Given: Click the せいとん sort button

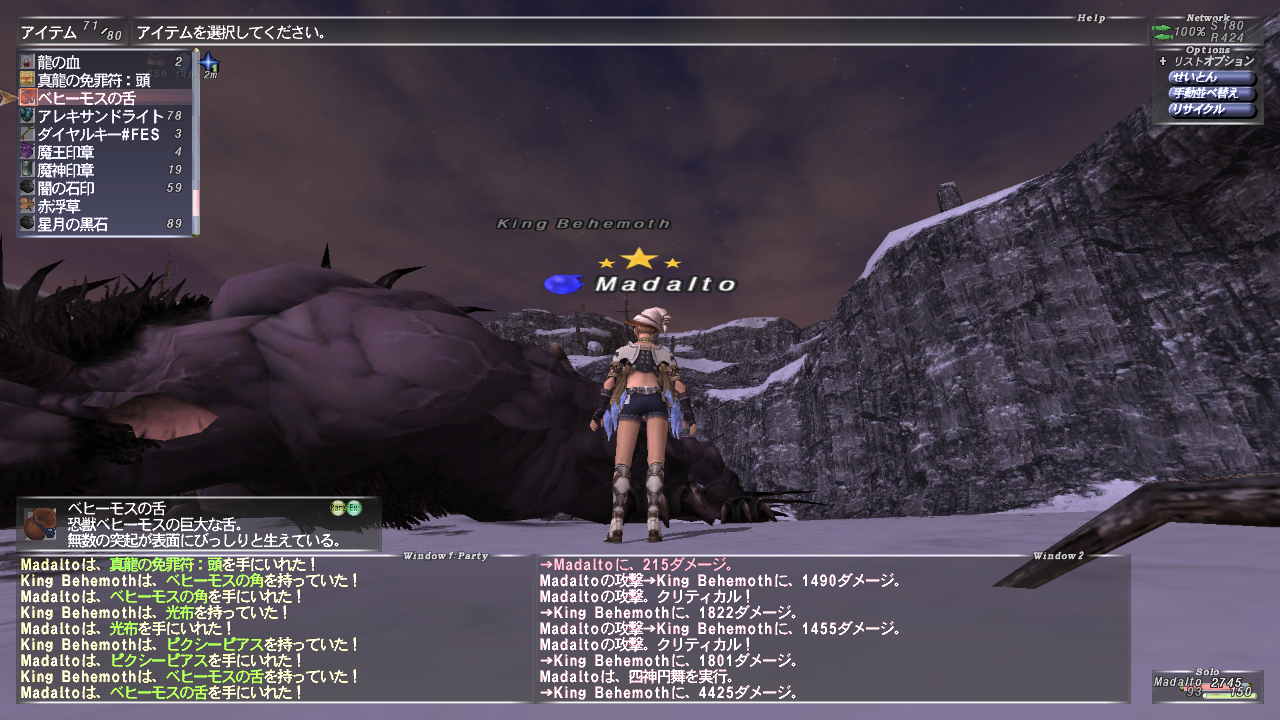Looking at the screenshot, I should pos(1211,77).
